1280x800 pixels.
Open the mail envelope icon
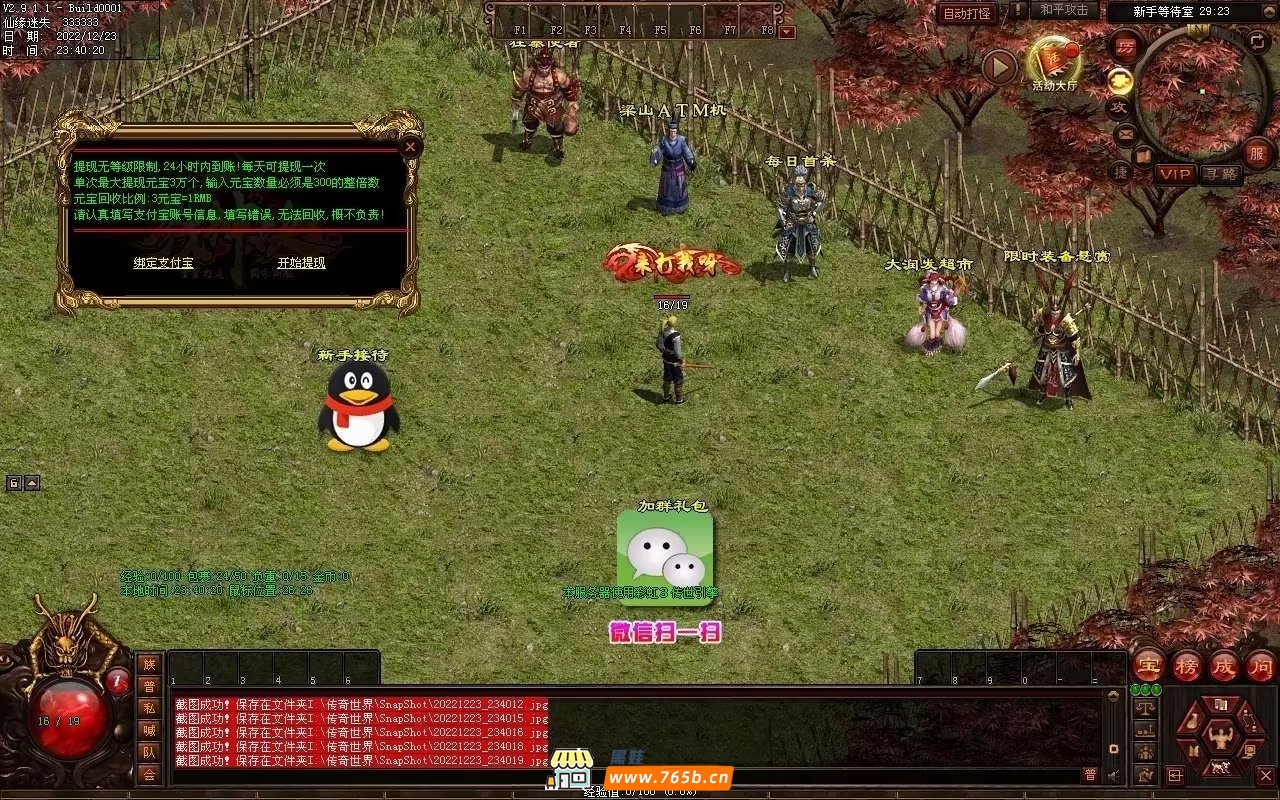point(1125,133)
